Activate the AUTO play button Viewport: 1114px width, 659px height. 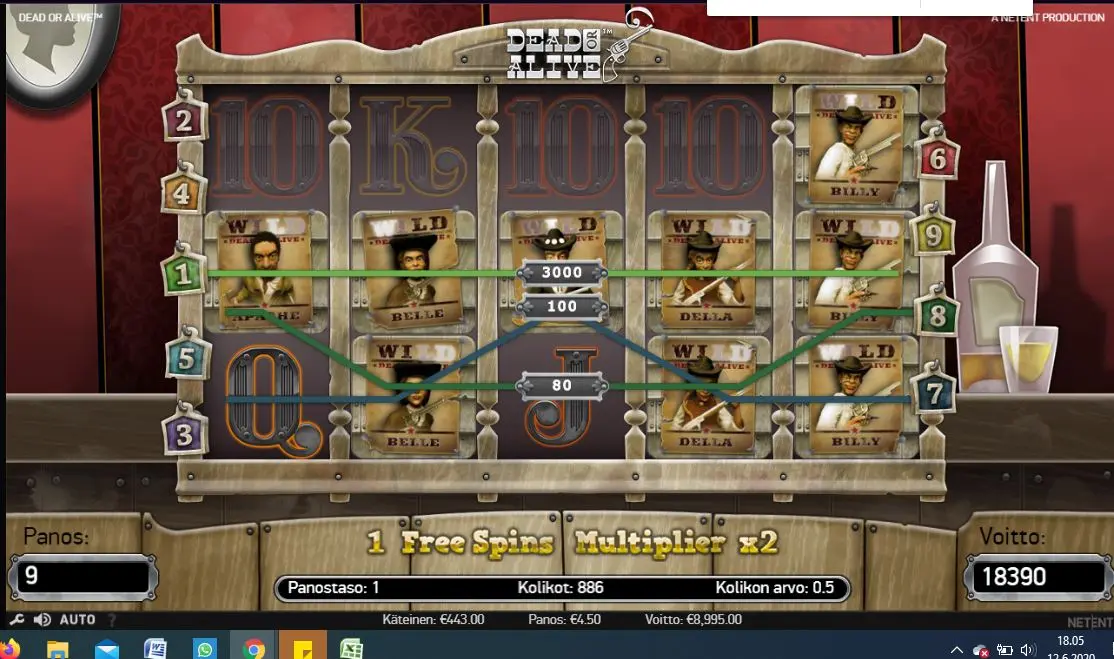coord(77,620)
